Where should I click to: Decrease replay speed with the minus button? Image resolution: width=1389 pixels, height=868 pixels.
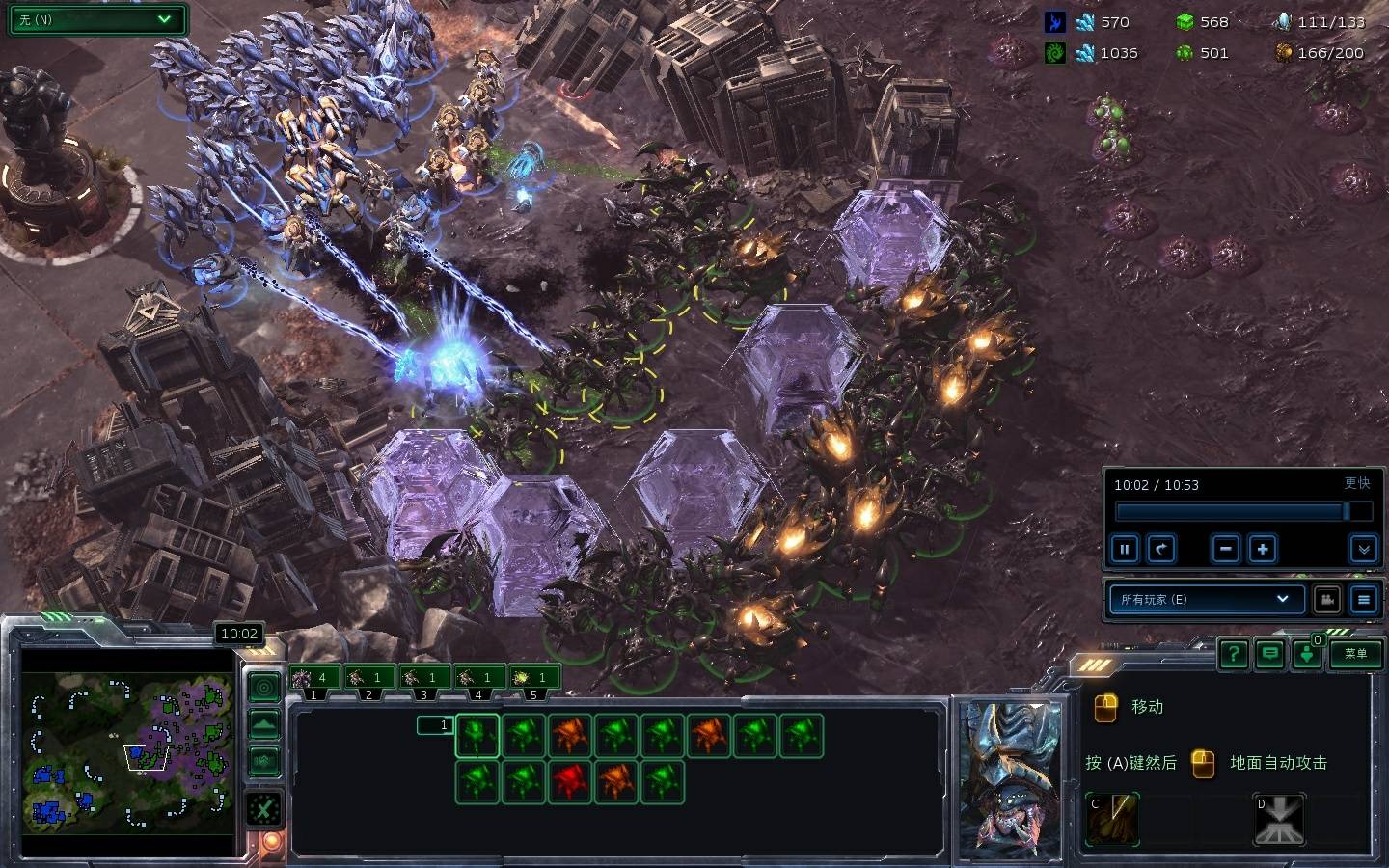[1226, 550]
